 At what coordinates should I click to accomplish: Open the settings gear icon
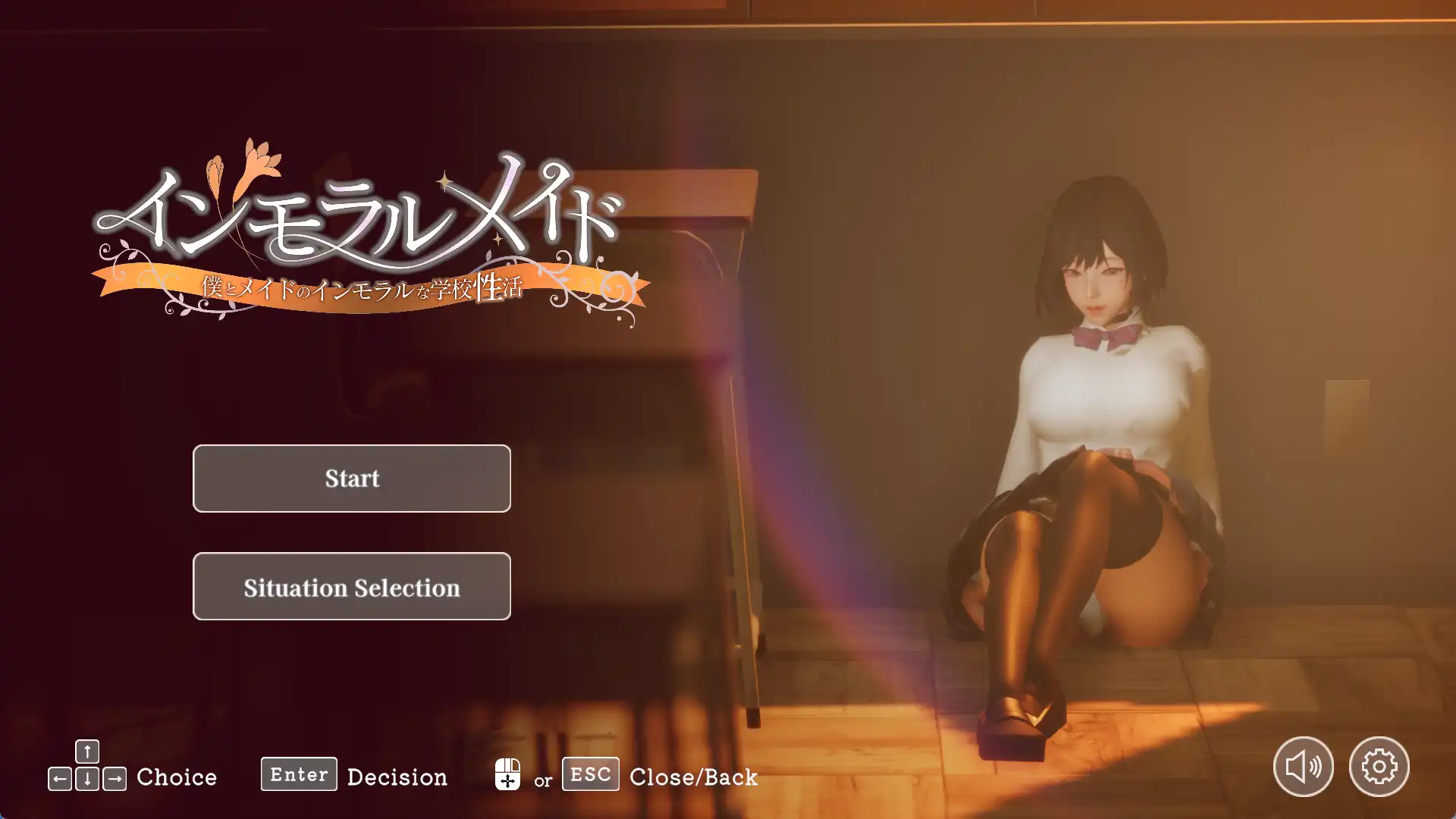pyautogui.click(x=1380, y=767)
